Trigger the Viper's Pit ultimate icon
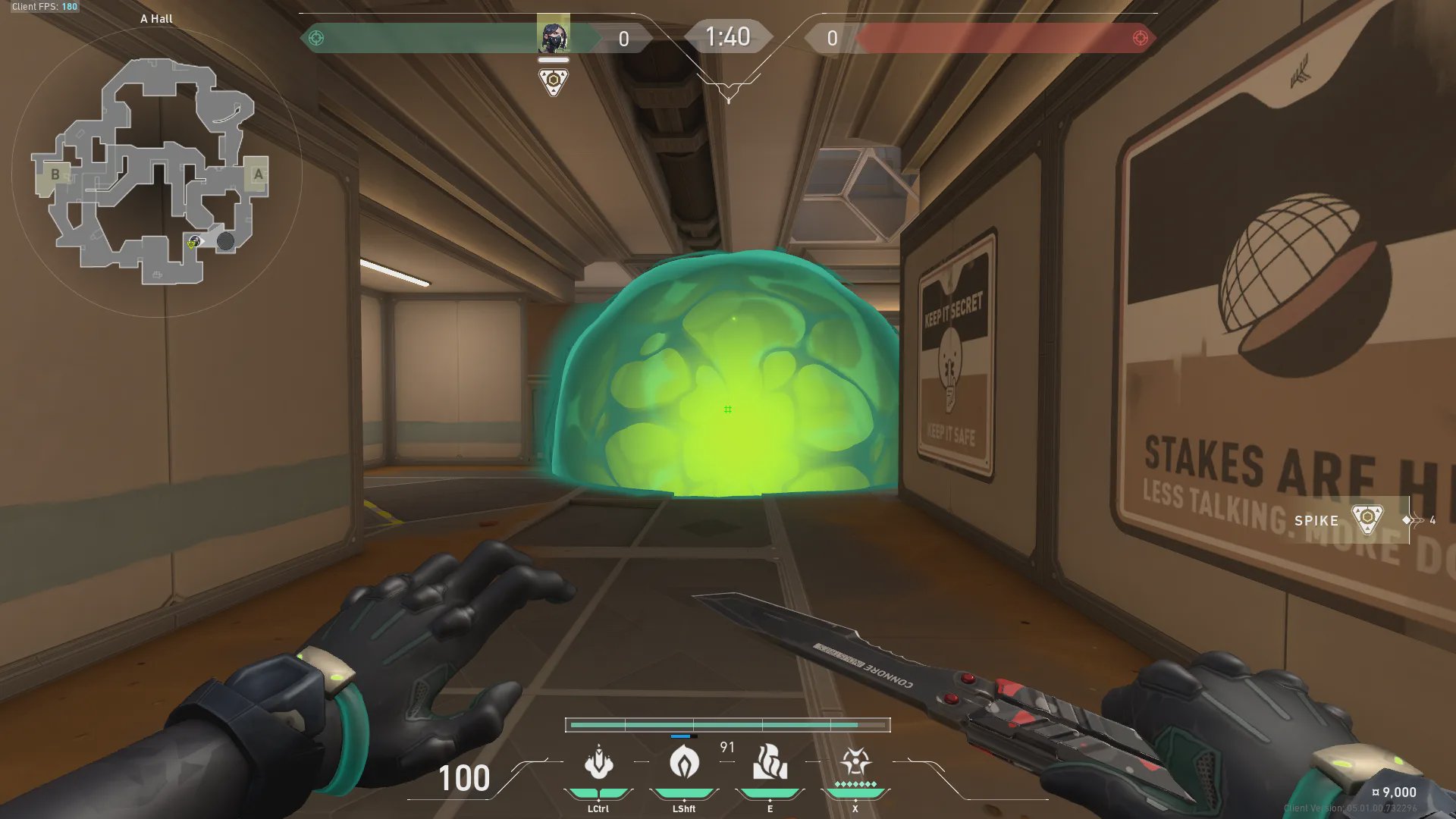1456x819 pixels. [855, 762]
